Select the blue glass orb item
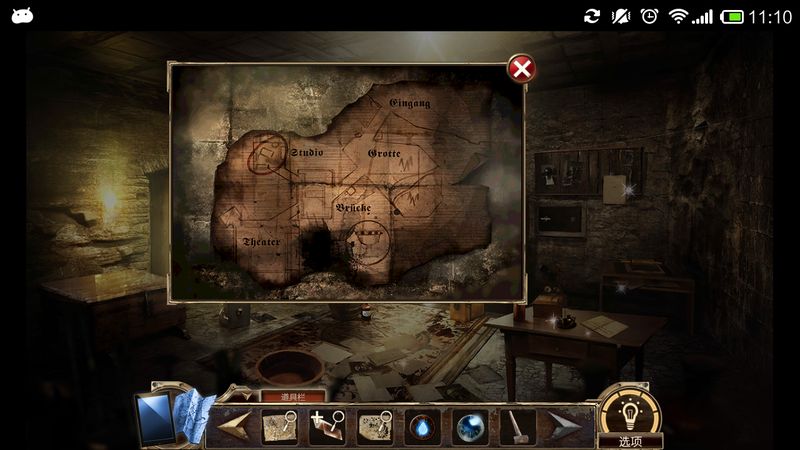This screenshot has height=450, width=800. [469, 427]
